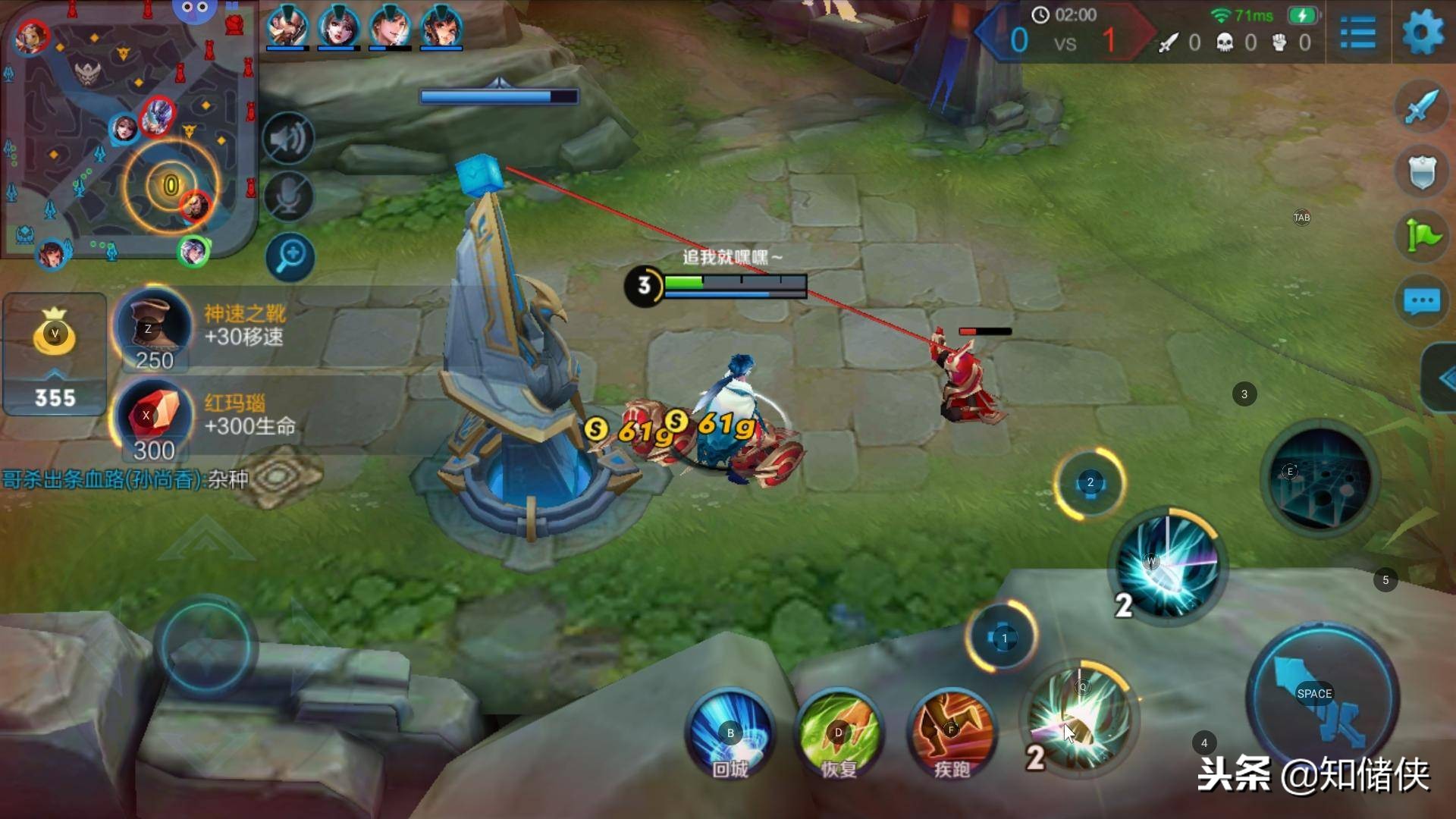This screenshot has height=819, width=1456.
Task: Toggle the microphone button
Action: click(288, 197)
